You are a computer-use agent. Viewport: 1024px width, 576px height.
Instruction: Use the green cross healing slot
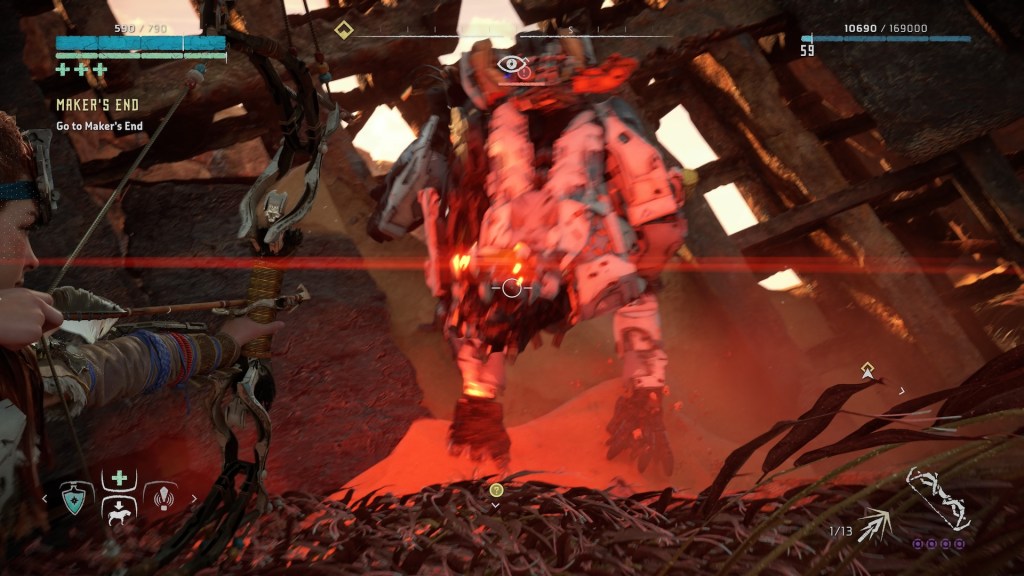pyautogui.click(x=119, y=478)
